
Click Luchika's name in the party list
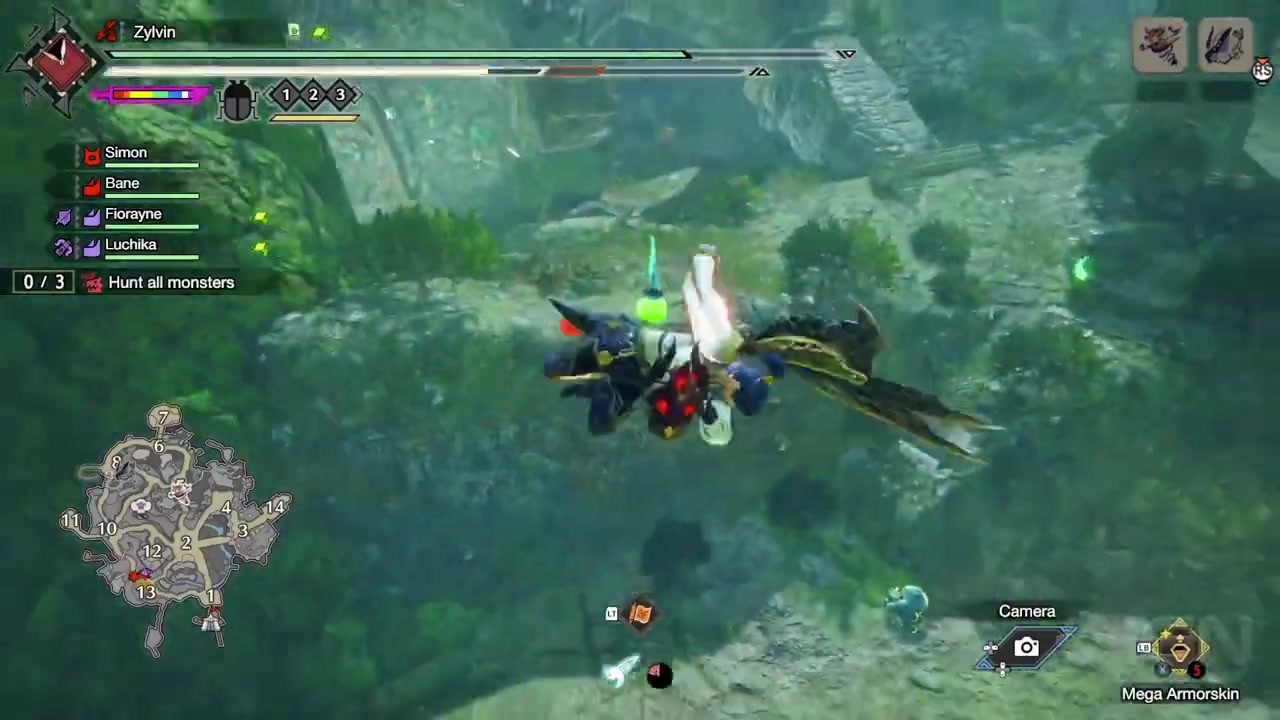click(131, 244)
